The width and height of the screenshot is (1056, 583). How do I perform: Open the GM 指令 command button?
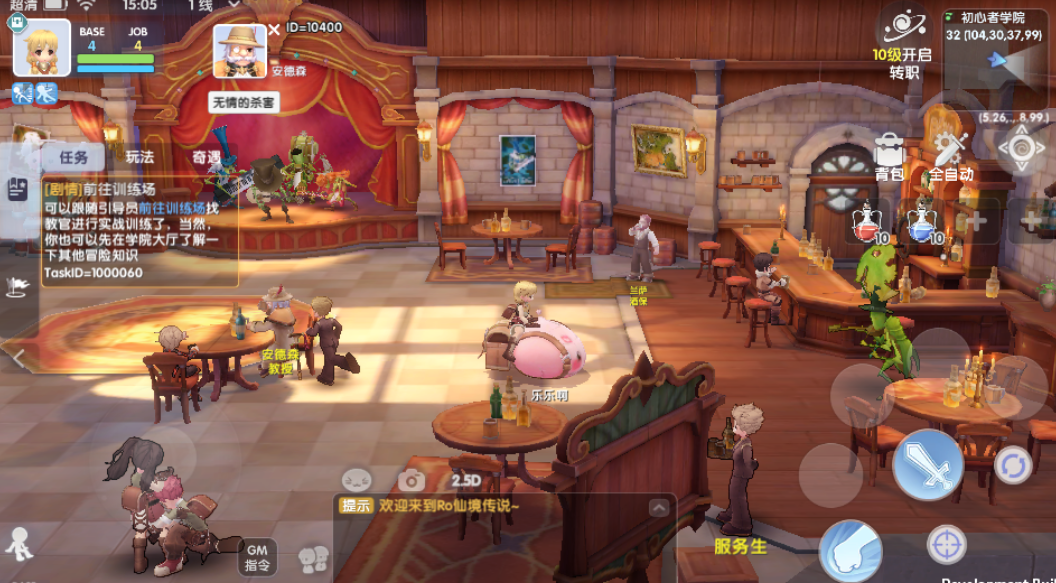256,556
